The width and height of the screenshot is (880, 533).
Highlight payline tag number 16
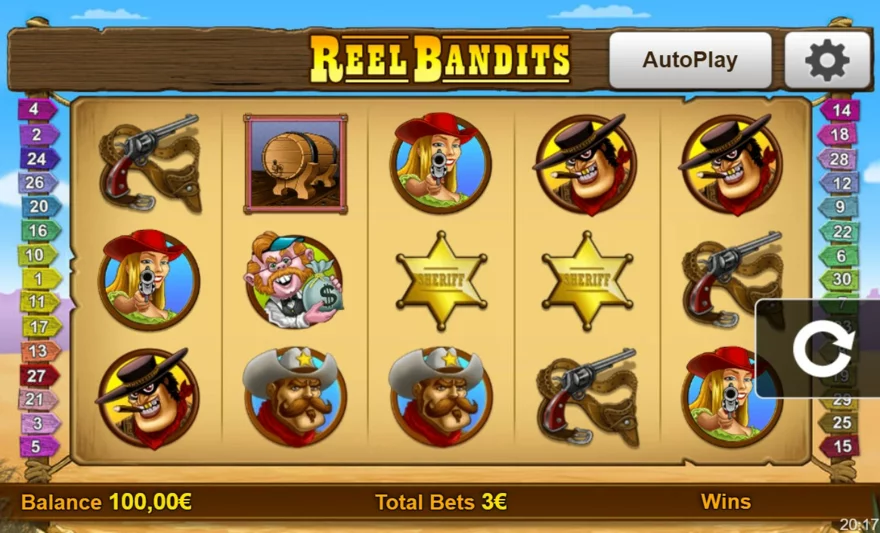(36, 231)
